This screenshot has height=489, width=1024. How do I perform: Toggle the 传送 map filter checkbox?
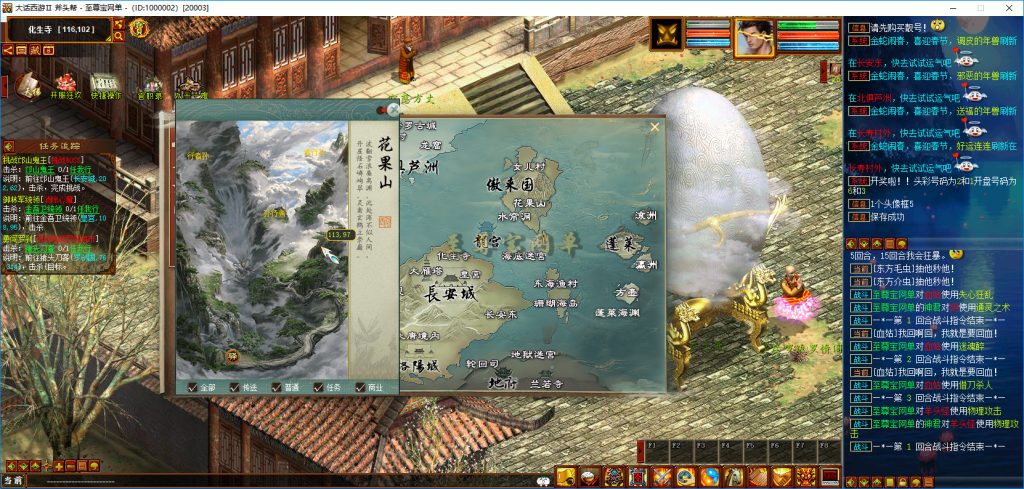click(x=235, y=387)
